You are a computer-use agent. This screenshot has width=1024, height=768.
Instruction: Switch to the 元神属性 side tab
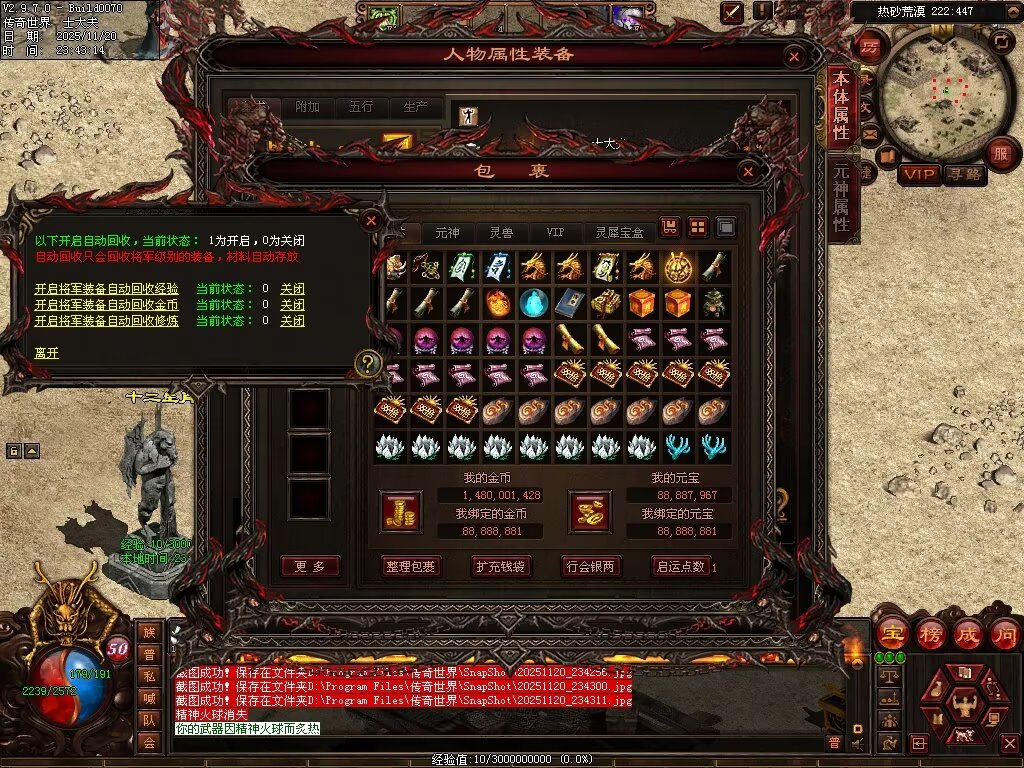841,197
